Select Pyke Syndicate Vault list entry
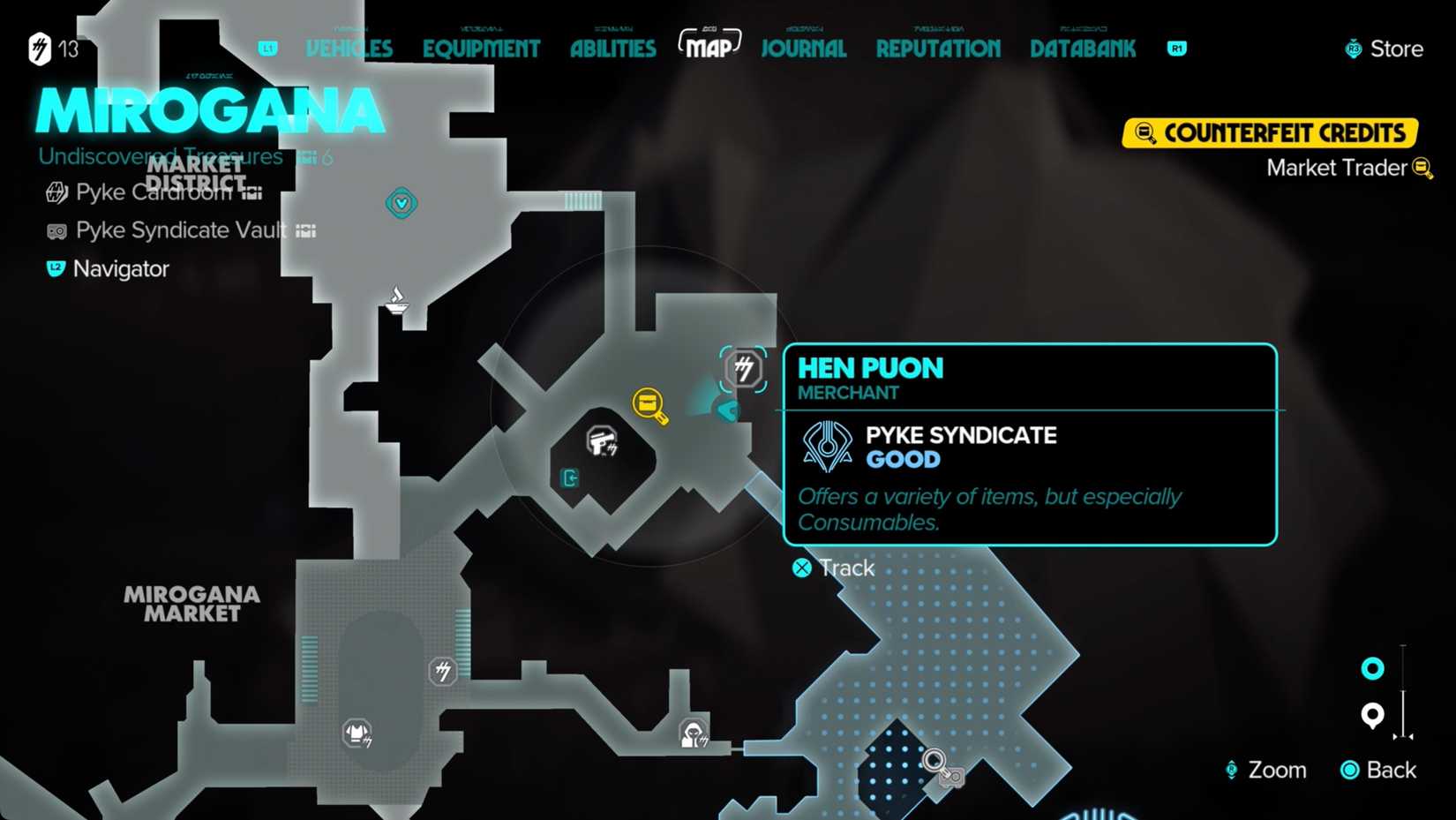Viewport: 1456px width, 820px height. 180,230
